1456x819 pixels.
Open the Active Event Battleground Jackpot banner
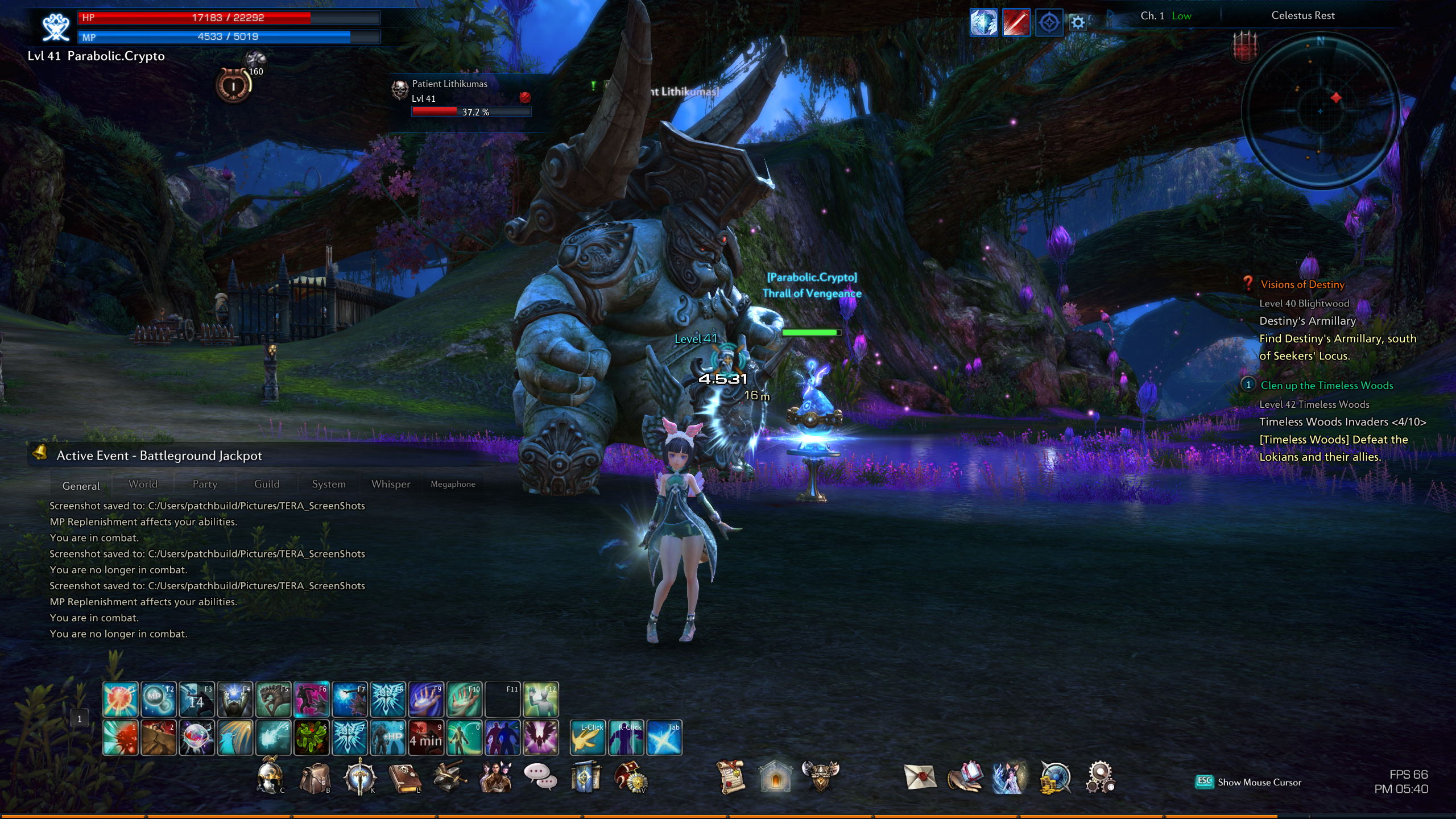(x=159, y=456)
